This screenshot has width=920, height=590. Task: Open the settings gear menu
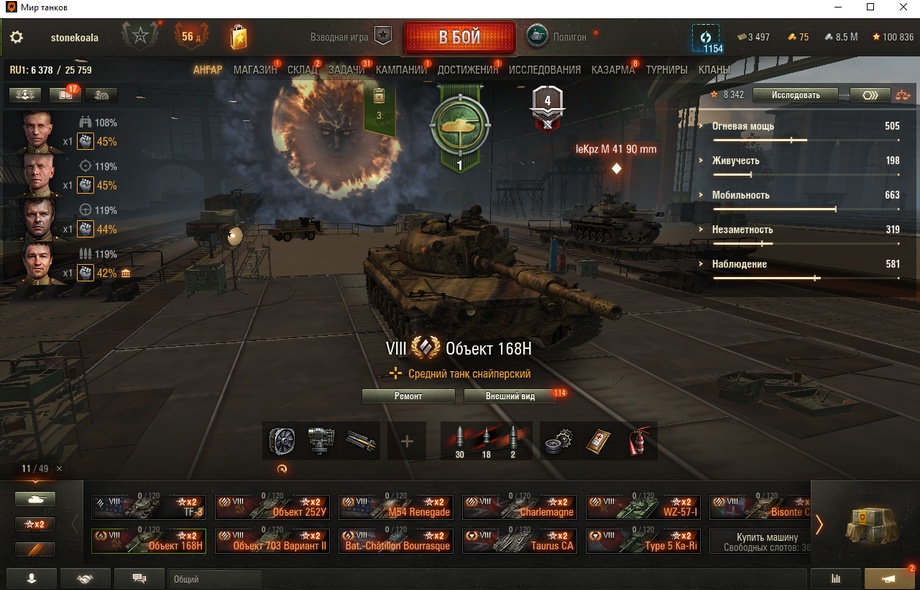pyautogui.click(x=16, y=38)
